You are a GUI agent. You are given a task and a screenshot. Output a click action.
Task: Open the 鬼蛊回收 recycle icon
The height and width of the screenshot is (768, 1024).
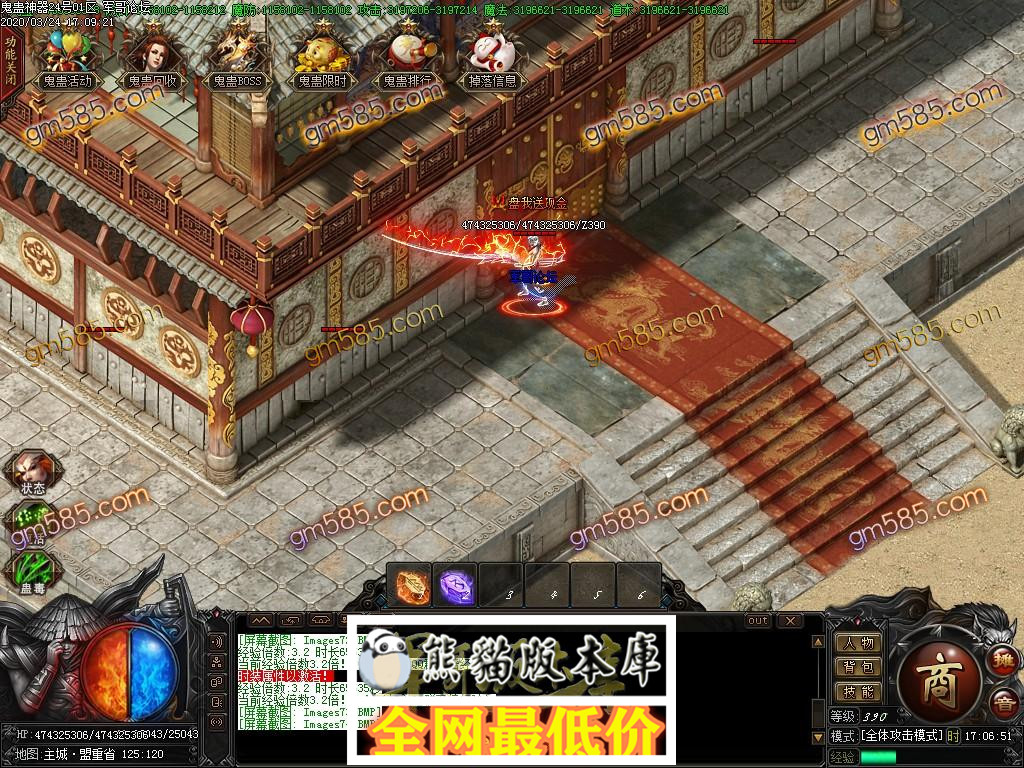click(x=152, y=58)
